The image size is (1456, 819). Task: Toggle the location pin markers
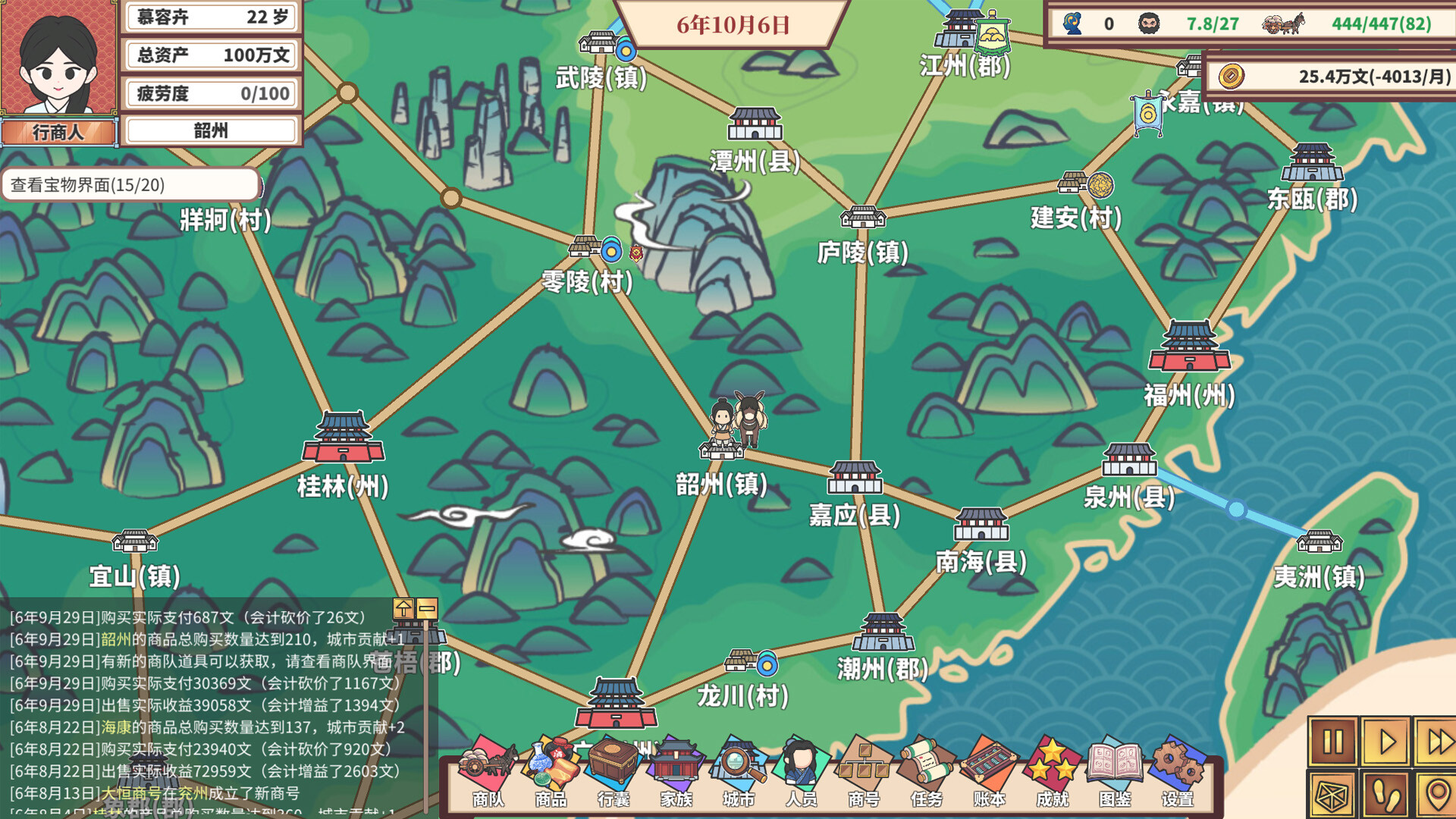pyautogui.click(x=1439, y=795)
